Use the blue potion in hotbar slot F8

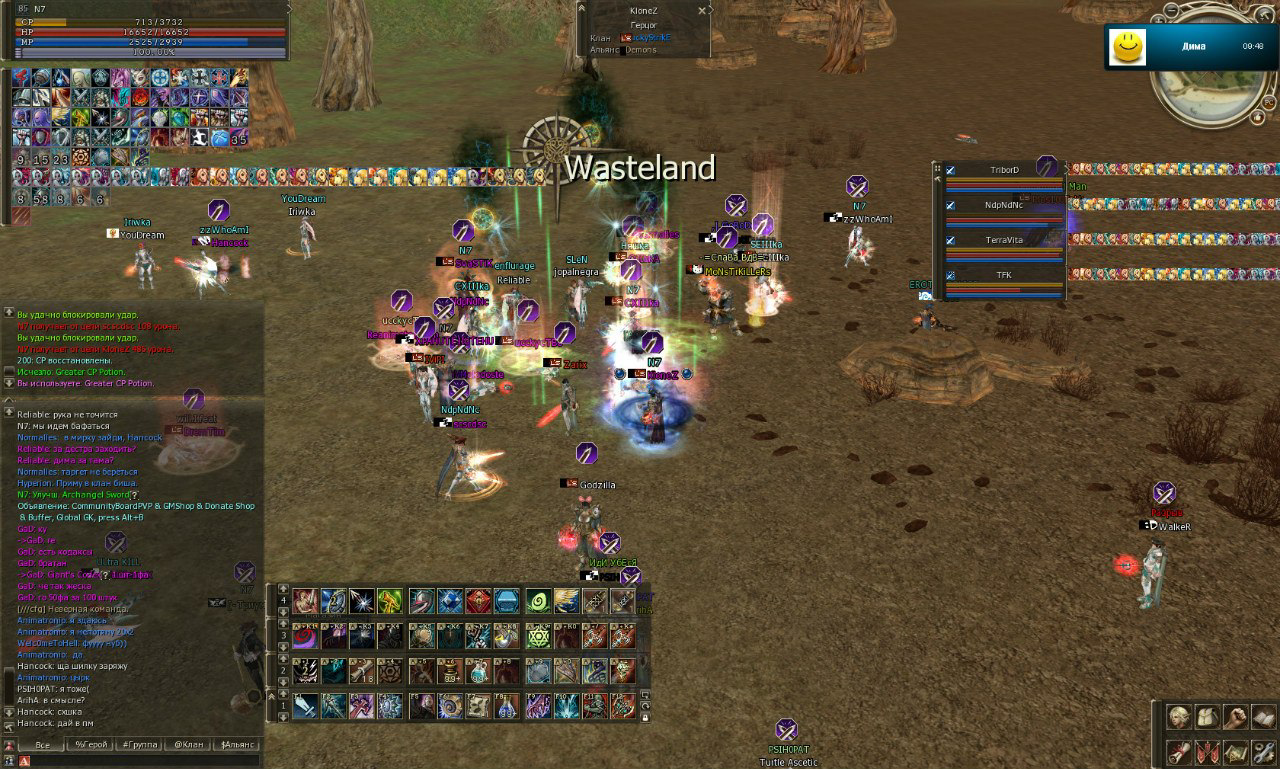[x=505, y=707]
